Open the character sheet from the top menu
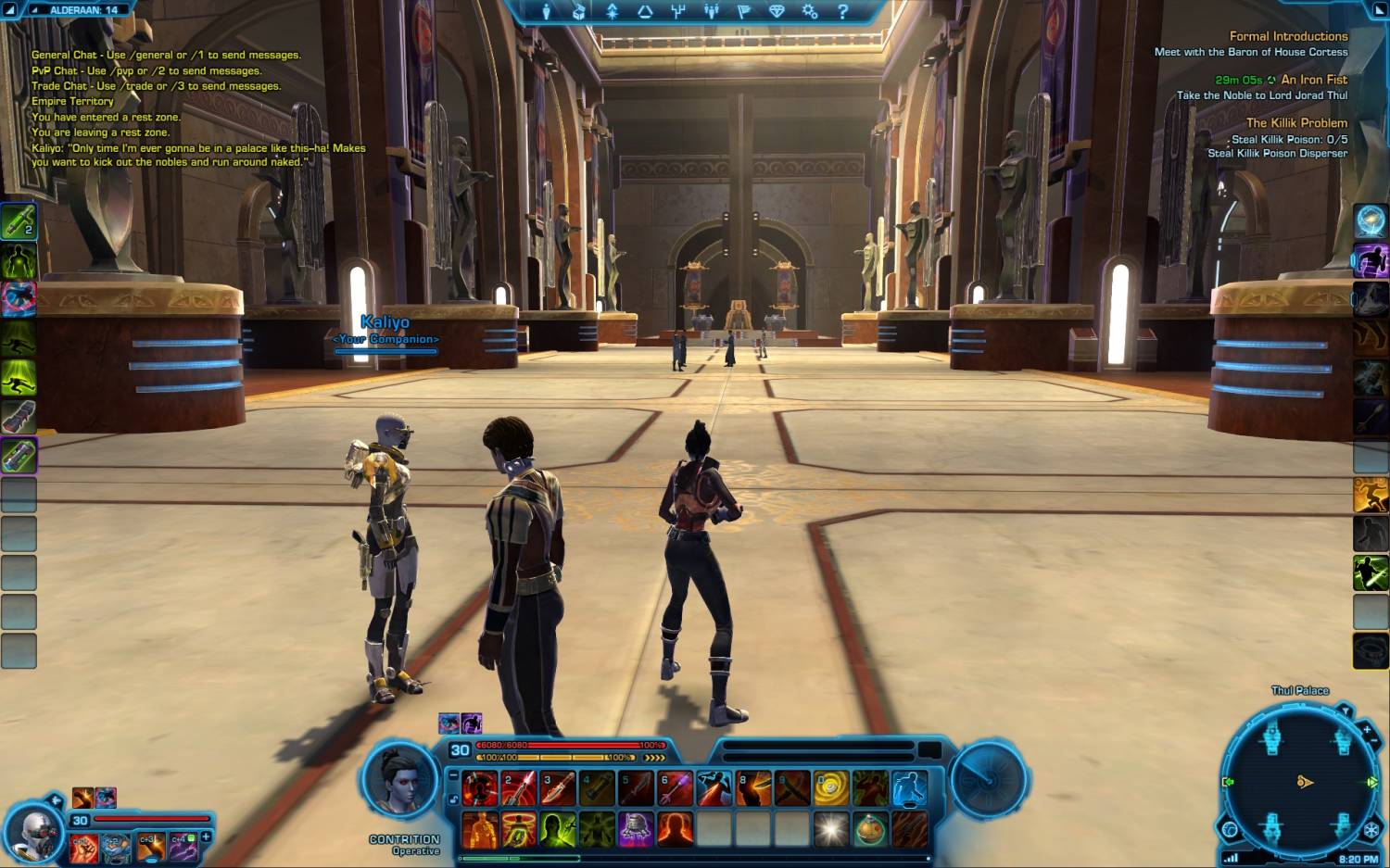This screenshot has width=1390, height=868. pos(546,11)
